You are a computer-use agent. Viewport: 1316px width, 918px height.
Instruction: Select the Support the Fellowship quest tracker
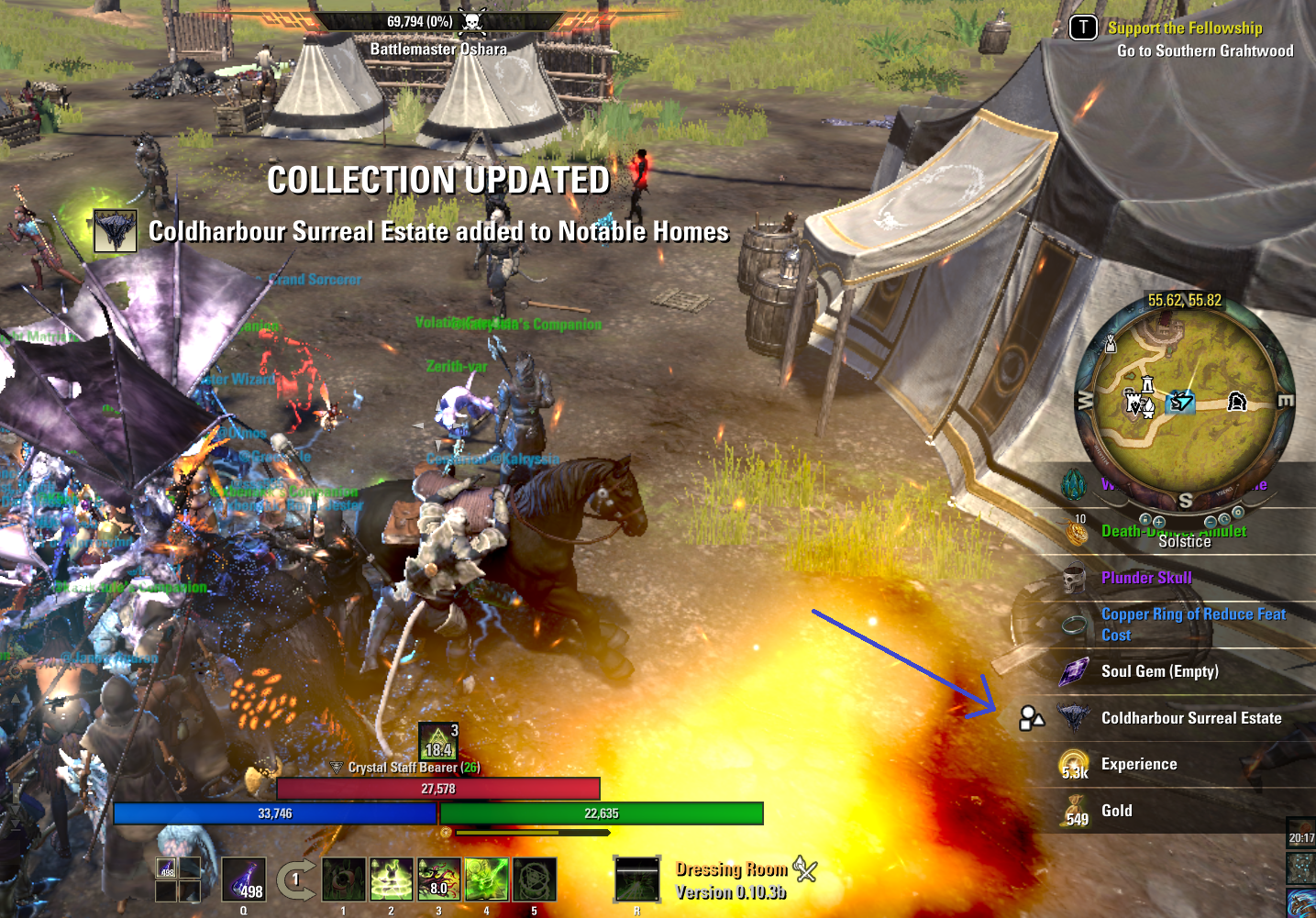[1184, 28]
